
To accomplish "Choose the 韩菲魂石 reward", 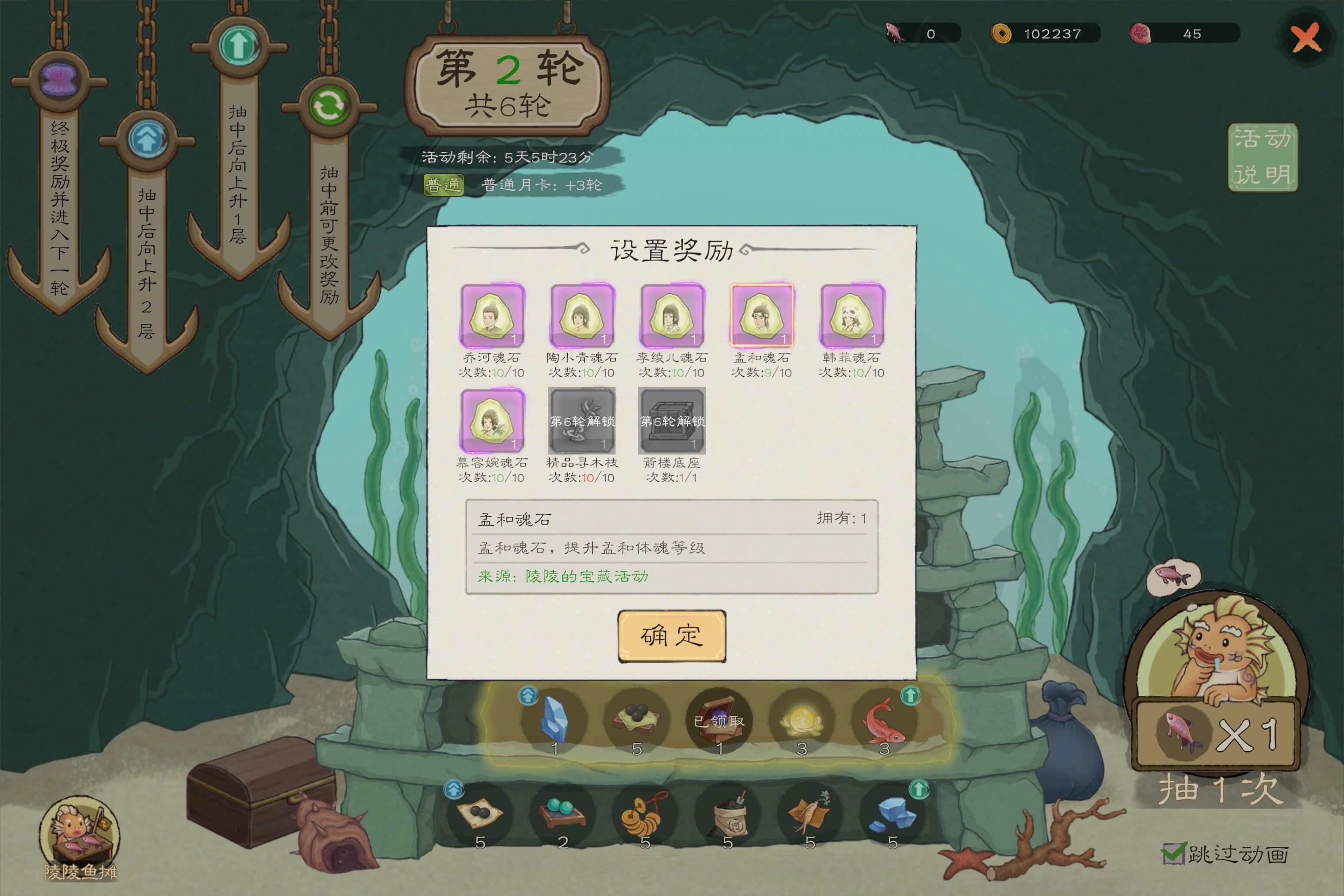I will (x=851, y=316).
